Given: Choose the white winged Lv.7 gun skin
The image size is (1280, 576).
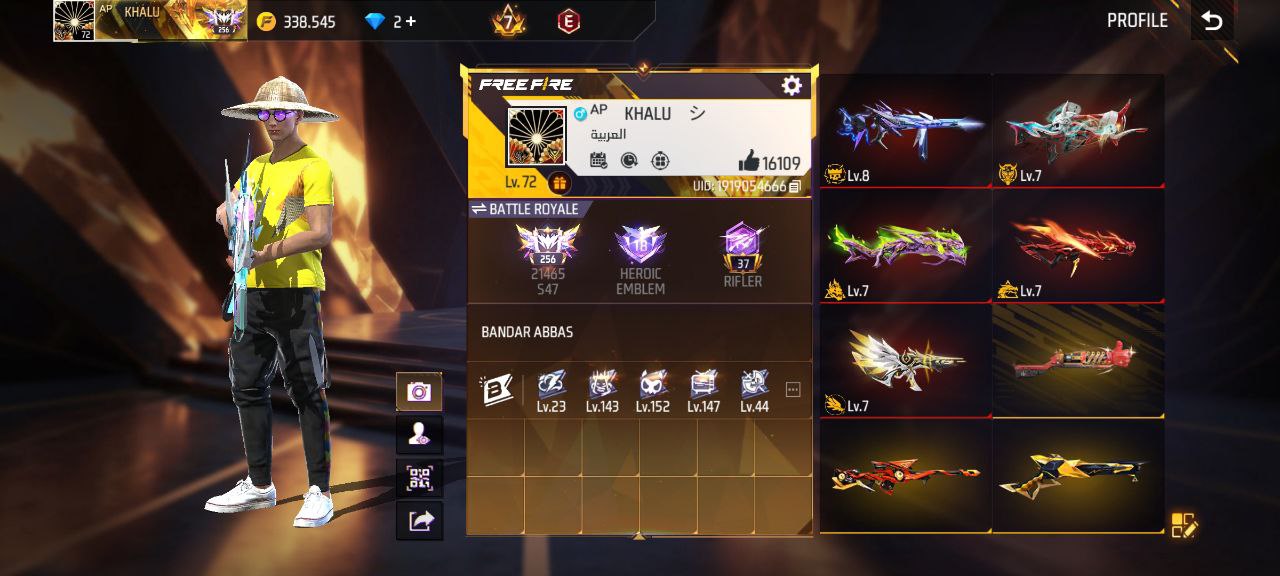Looking at the screenshot, I should (x=905, y=360).
